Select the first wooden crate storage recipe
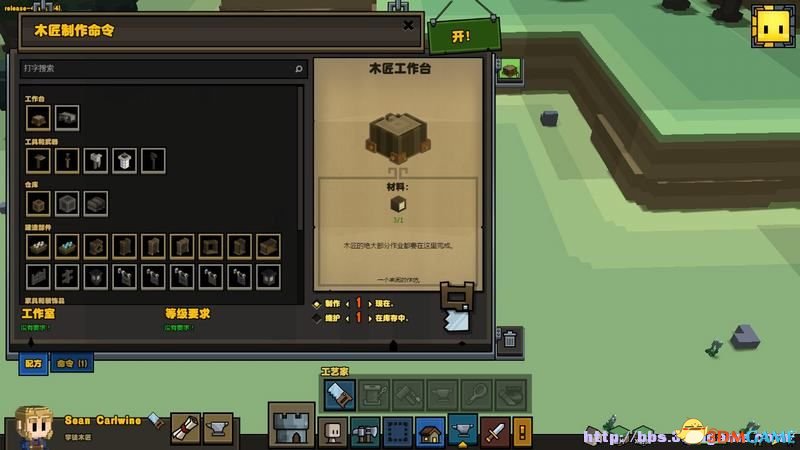 [39, 203]
